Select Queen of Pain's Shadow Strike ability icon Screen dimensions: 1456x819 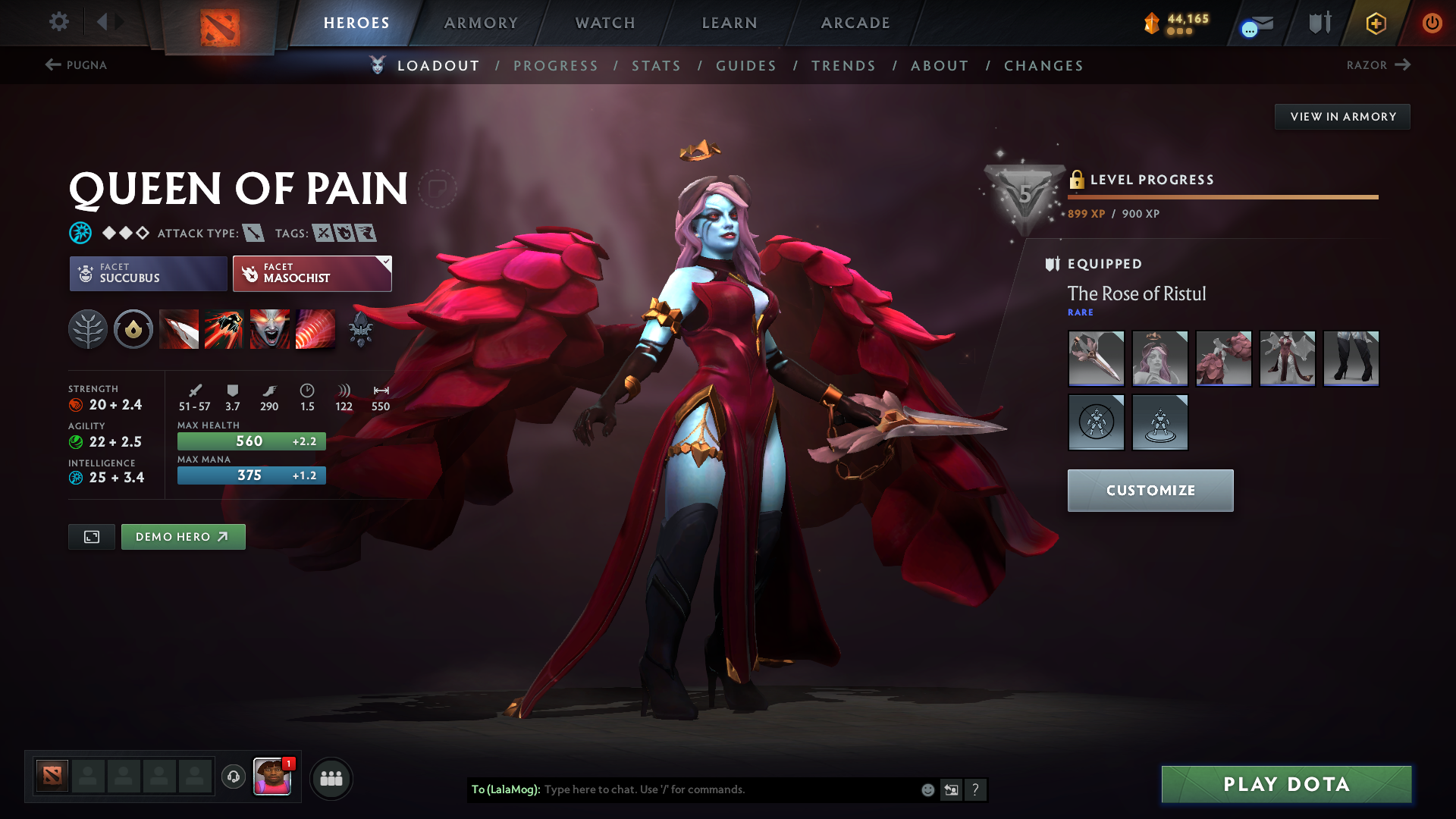[x=179, y=329]
